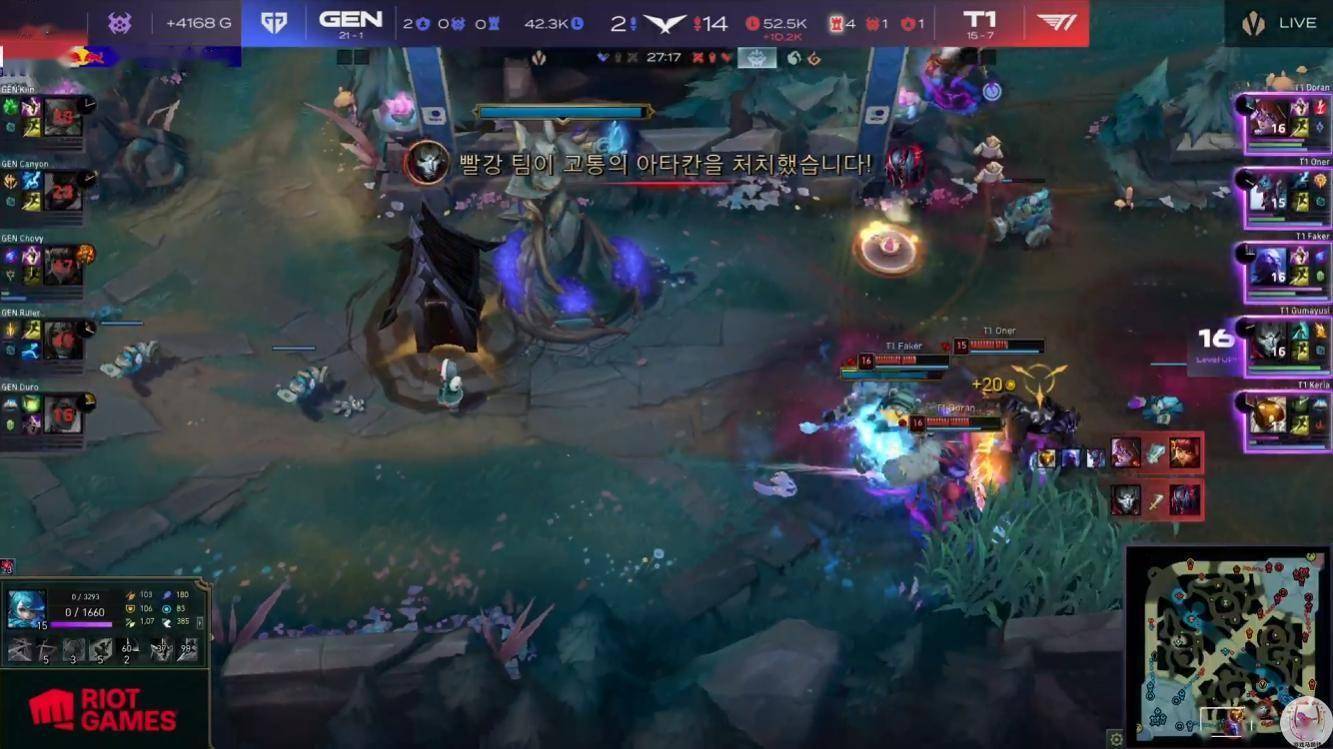Select GEN Kiin's champion portrait
This screenshot has height=749, width=1333.
pyautogui.click(x=61, y=116)
